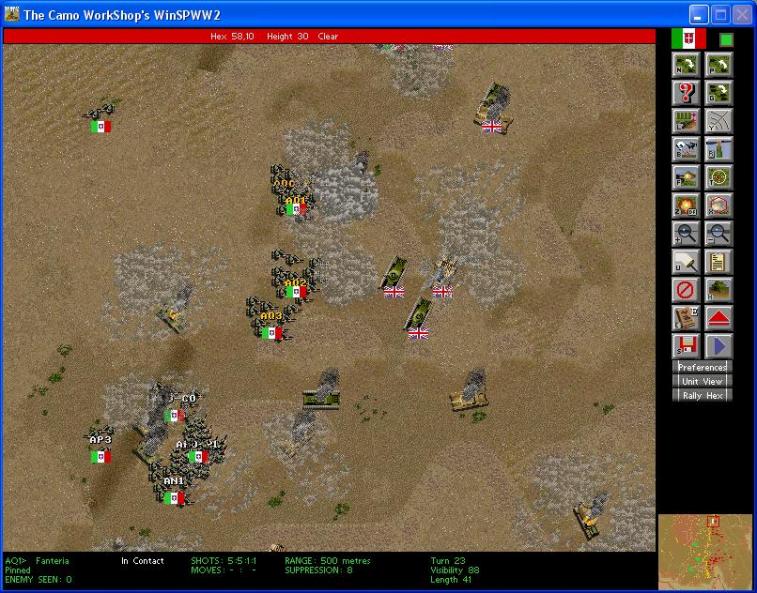Activate the target crosshair button marked T

click(x=719, y=177)
